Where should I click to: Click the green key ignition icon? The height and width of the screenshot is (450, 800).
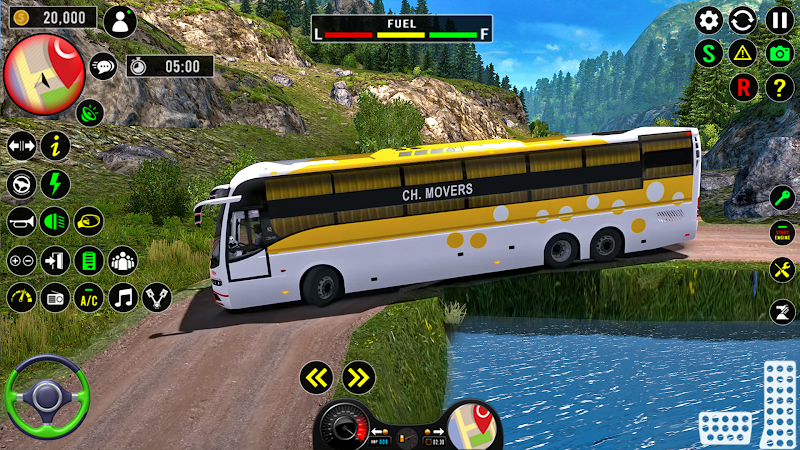pos(782,197)
